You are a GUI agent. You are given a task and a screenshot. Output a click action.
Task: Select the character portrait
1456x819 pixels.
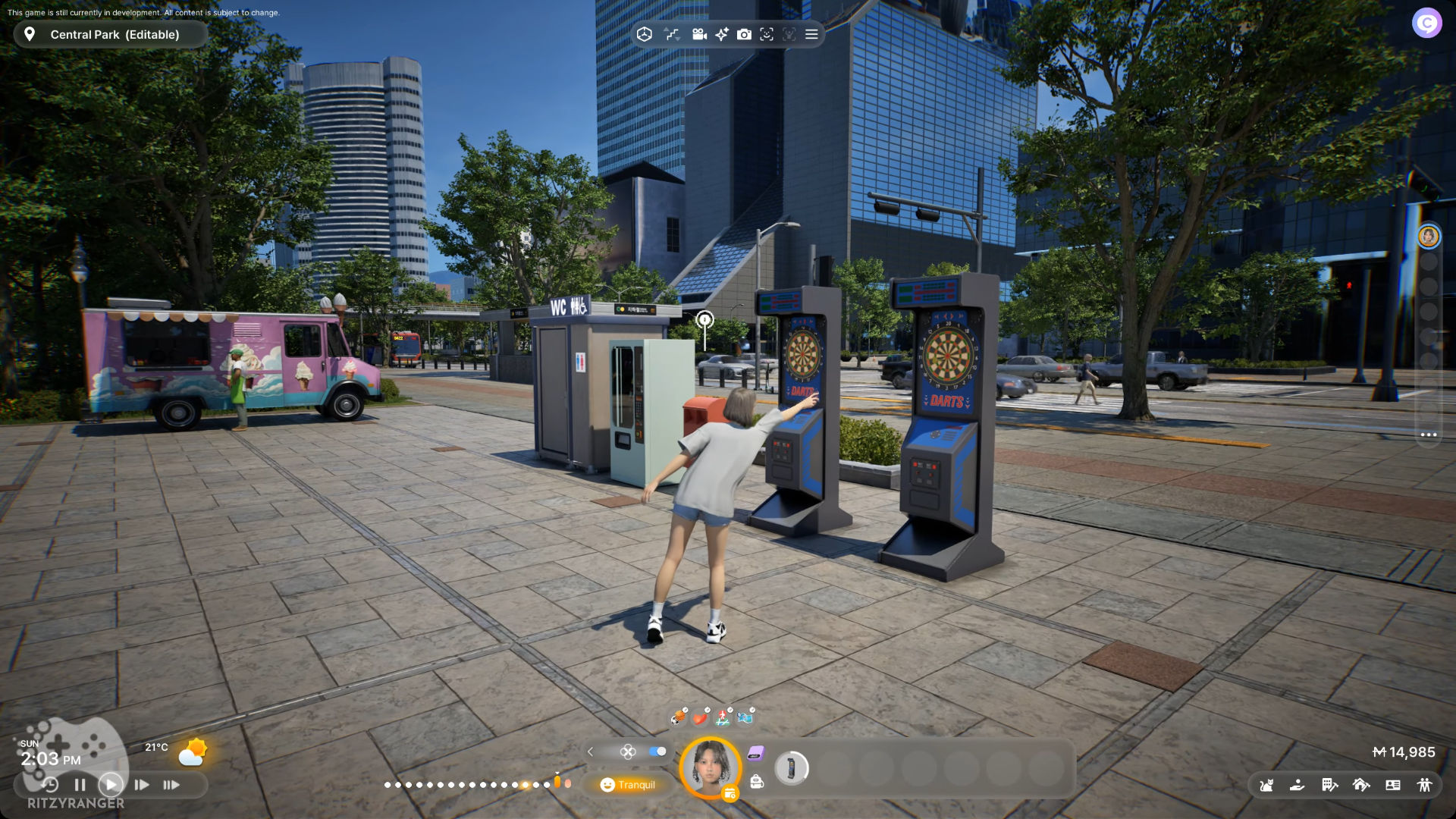(x=711, y=767)
